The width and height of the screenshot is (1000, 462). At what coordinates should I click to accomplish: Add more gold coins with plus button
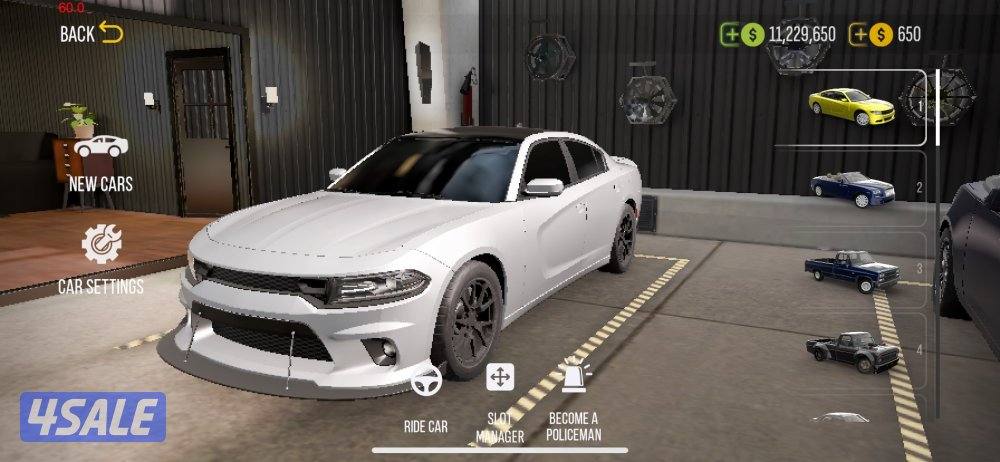coord(859,34)
